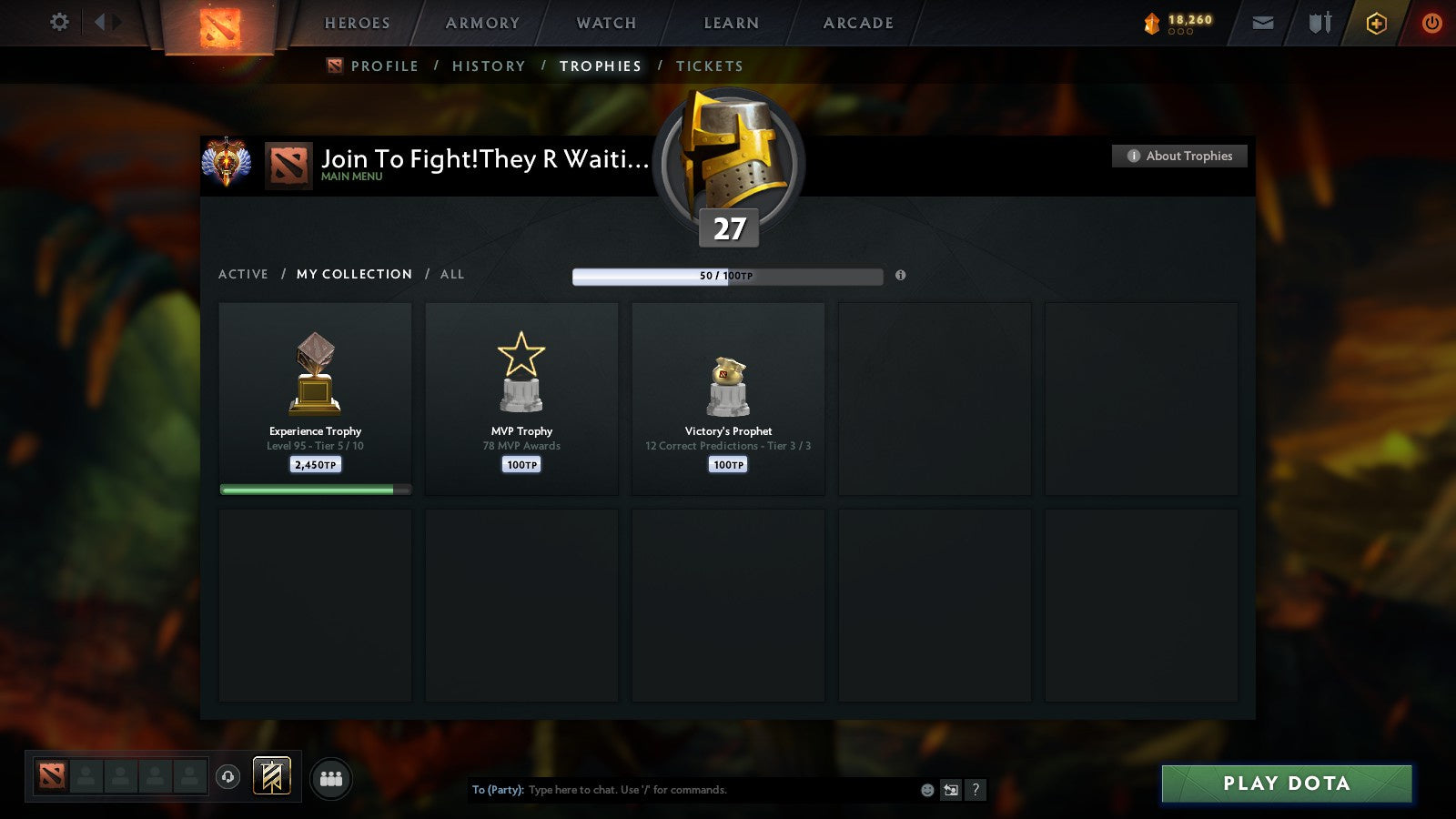Open the armory shield-and-sword icon

pos(1319,23)
